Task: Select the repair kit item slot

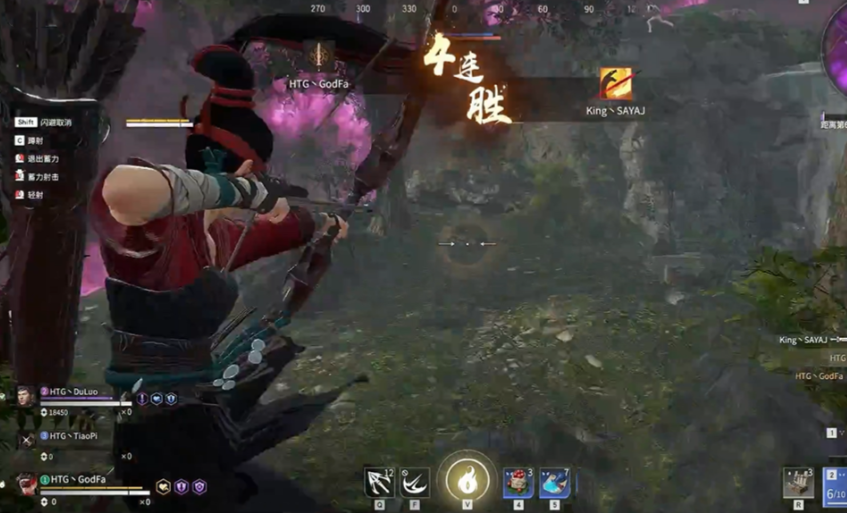Action: 797,483
